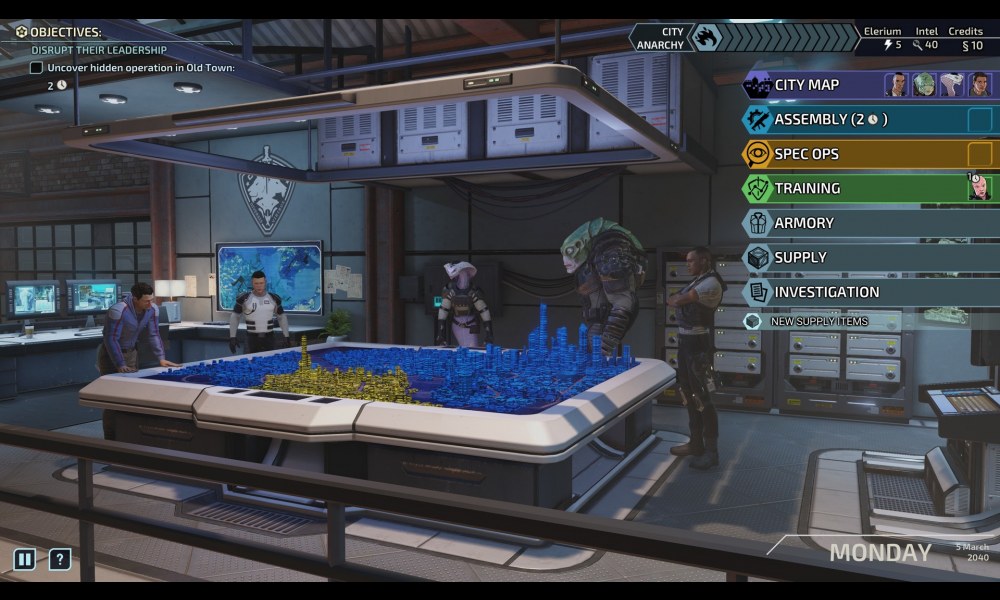Open help with the question mark button

pos(60,559)
